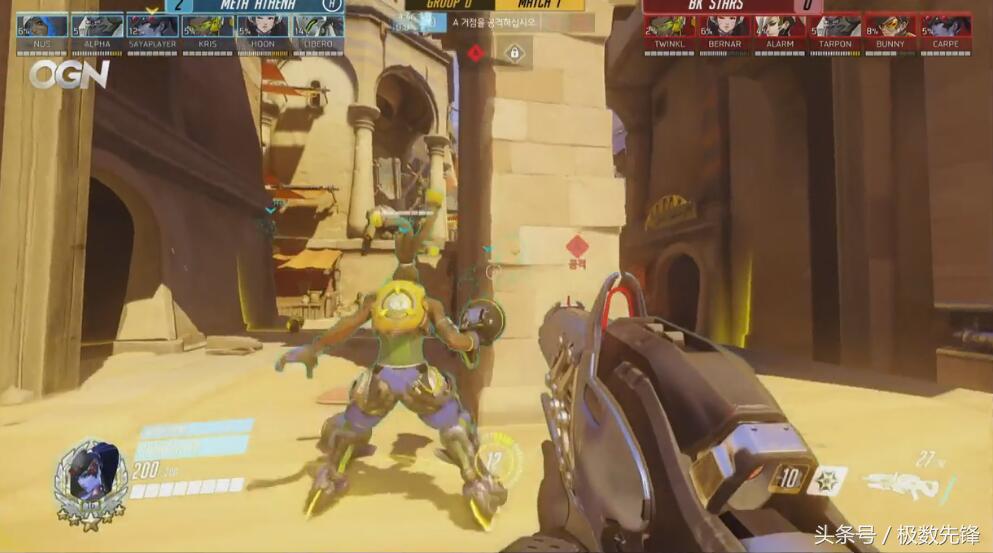Select BUNNY's player card

tap(890, 29)
